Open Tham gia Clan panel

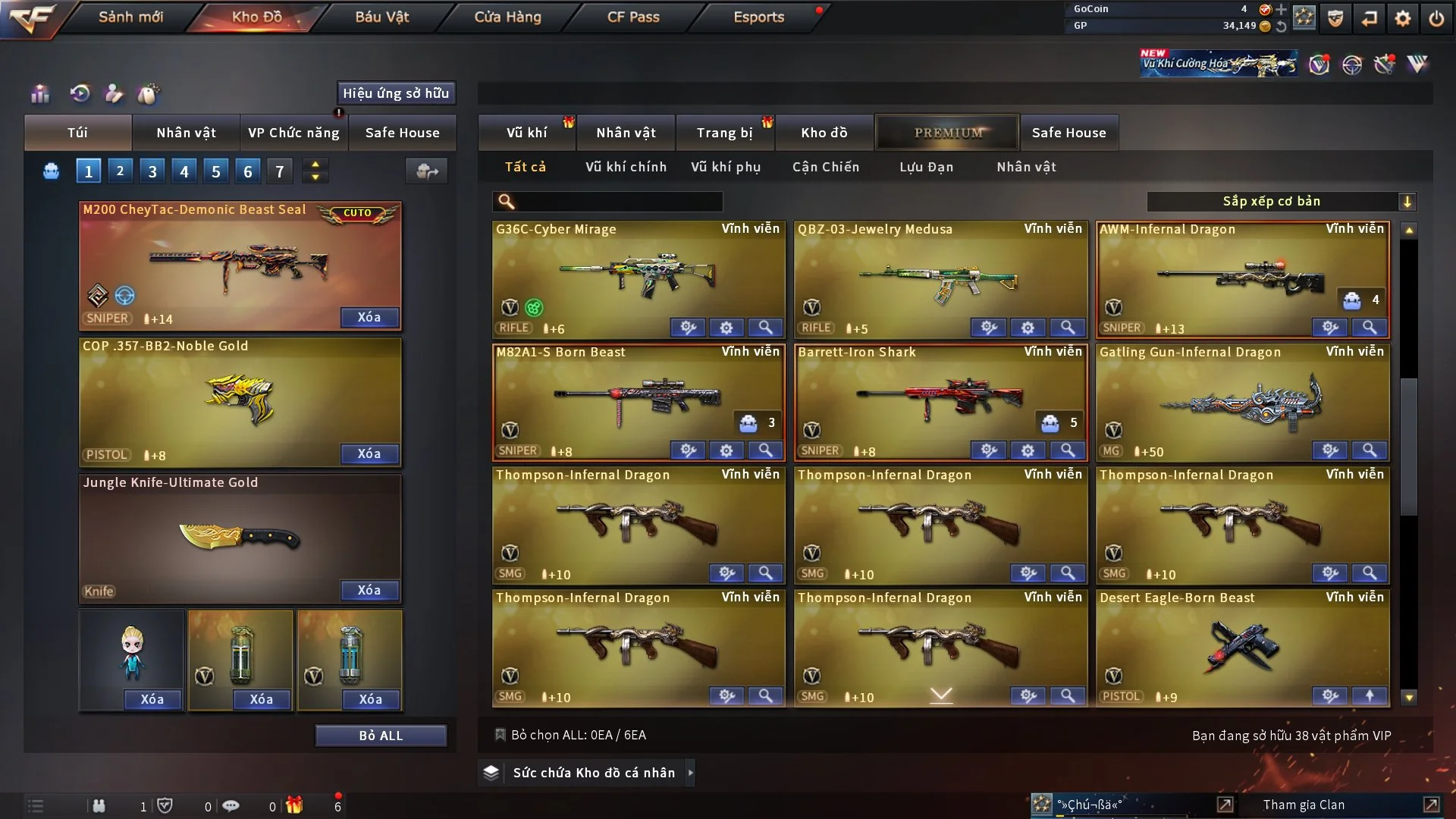coord(1304,805)
